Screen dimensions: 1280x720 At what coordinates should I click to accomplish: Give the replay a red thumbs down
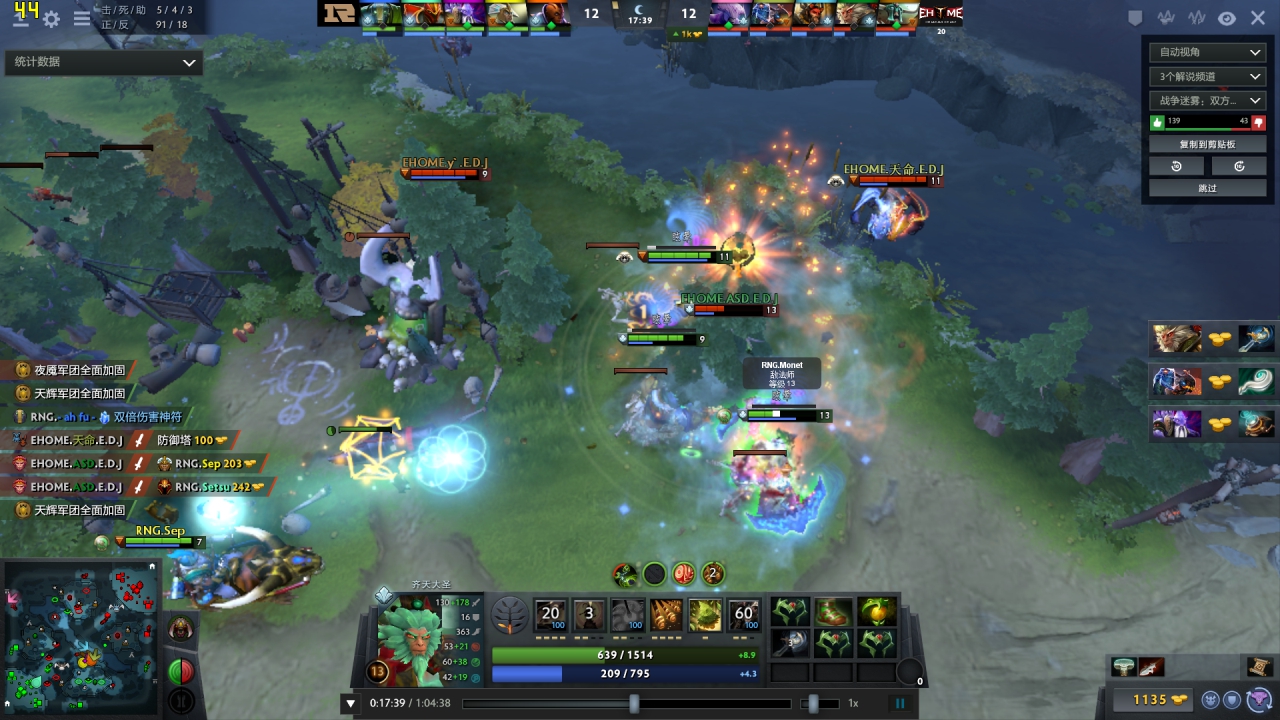1258,122
